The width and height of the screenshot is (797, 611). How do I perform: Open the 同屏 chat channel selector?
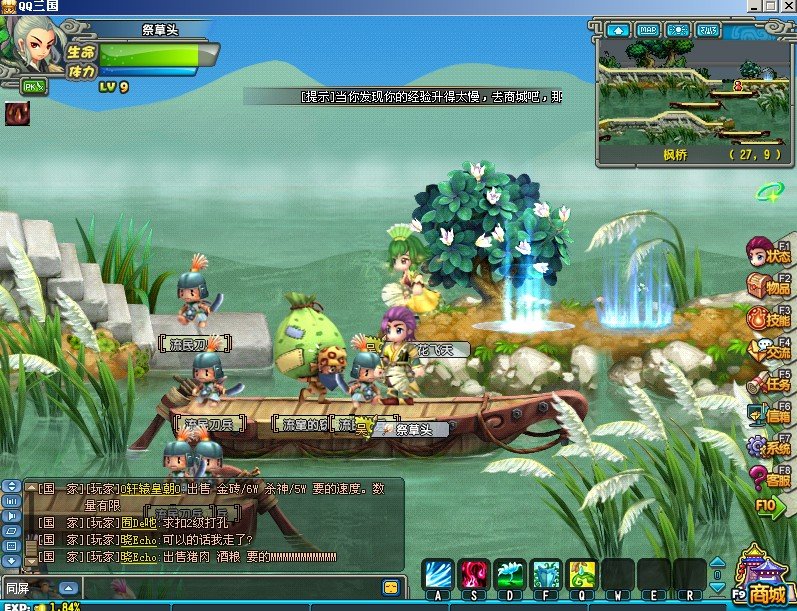68,587
